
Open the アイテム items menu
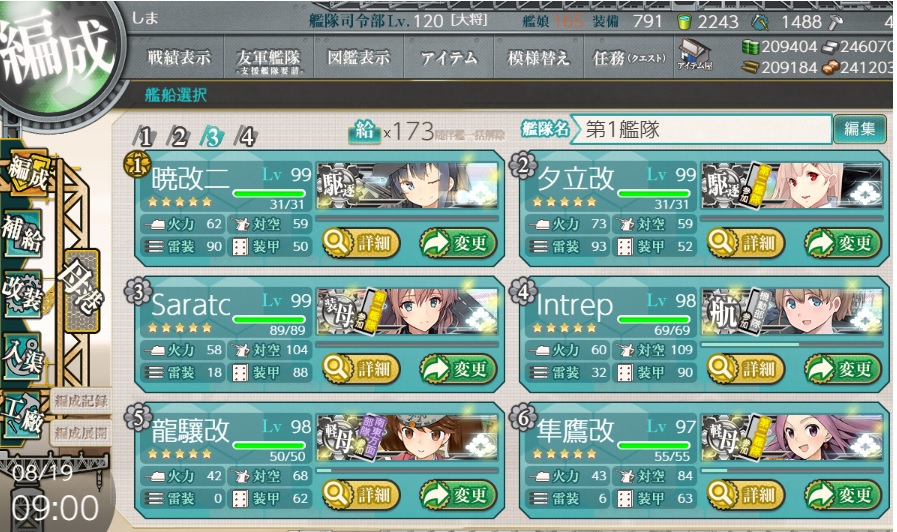tap(449, 58)
